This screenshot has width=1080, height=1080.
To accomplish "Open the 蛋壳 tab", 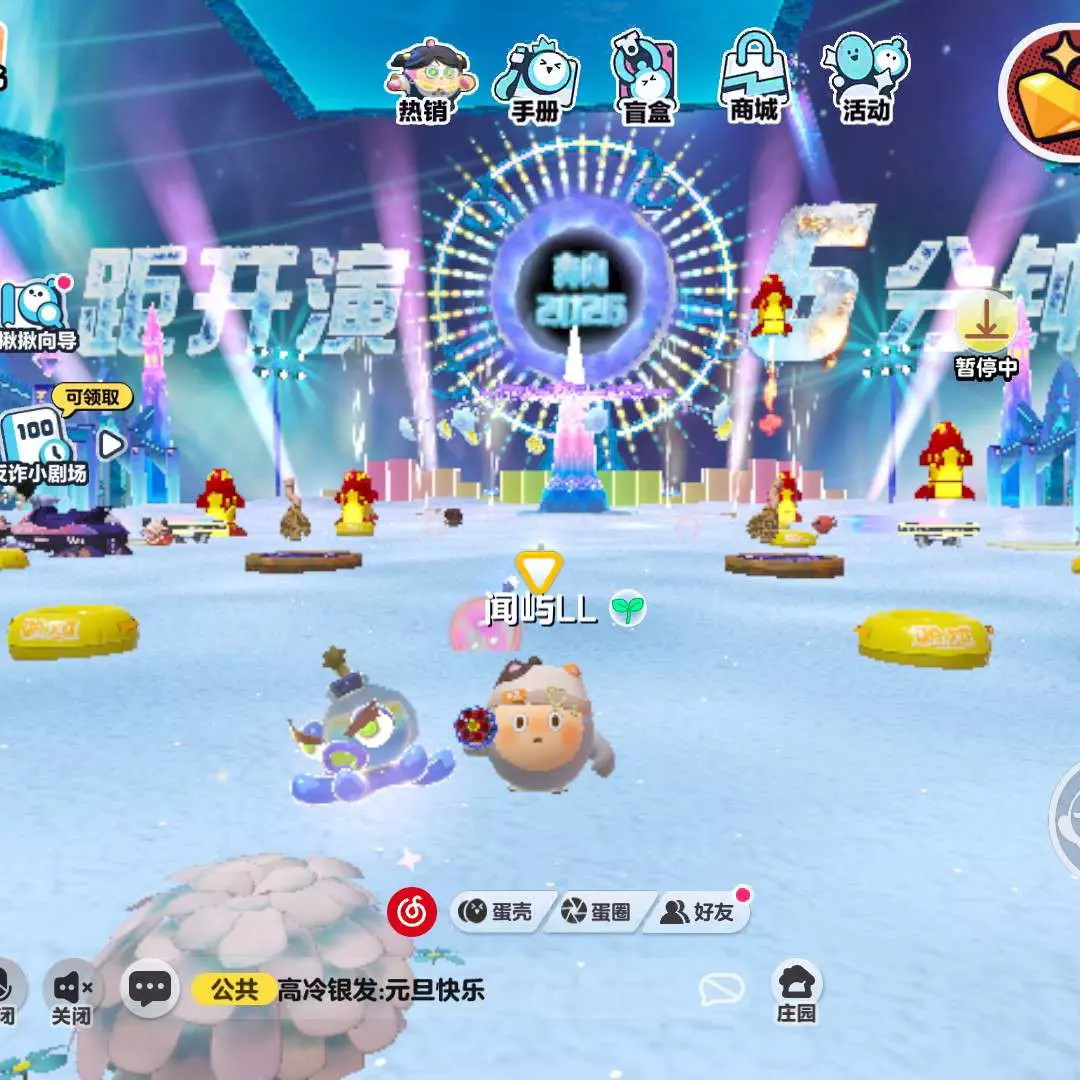I will 497,912.
